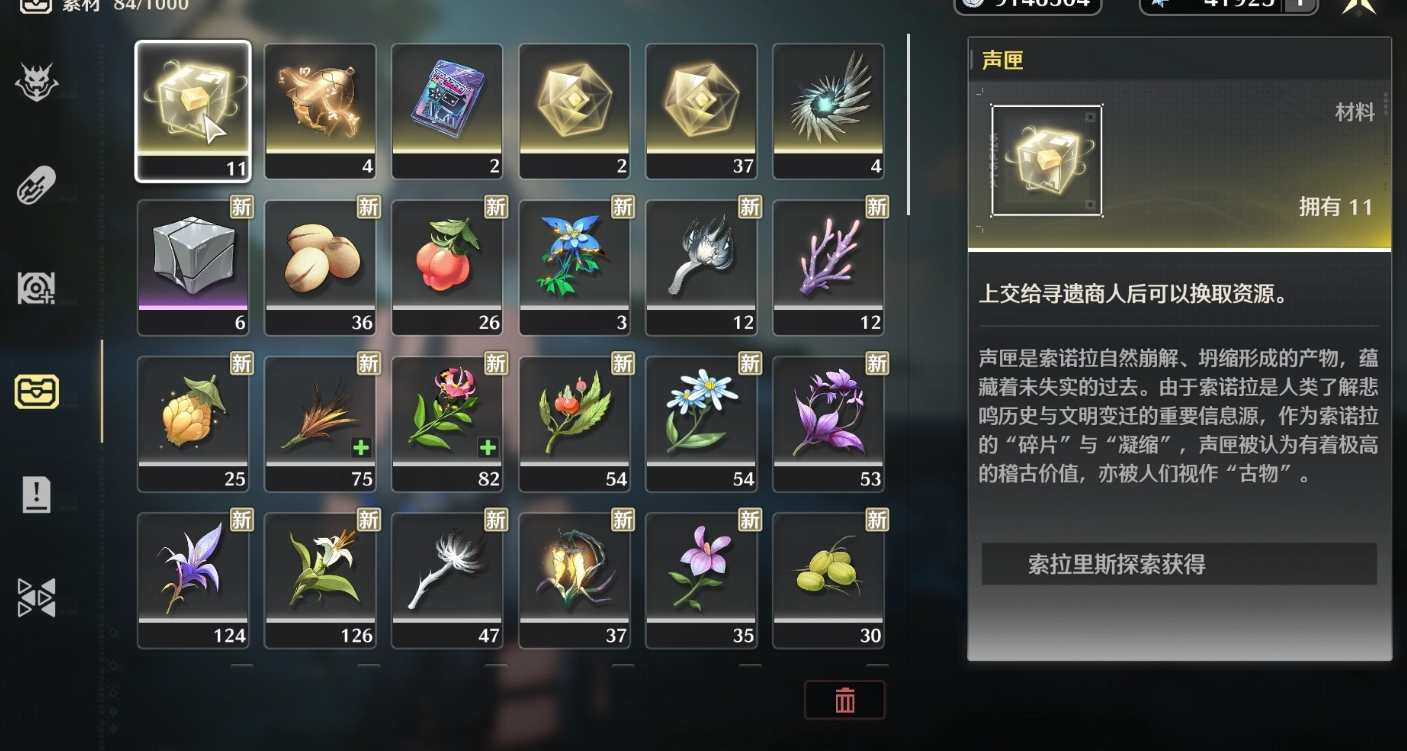Select the glowing cube Sonance Casket slot
Image resolution: width=1407 pixels, height=751 pixels.
tap(193, 110)
